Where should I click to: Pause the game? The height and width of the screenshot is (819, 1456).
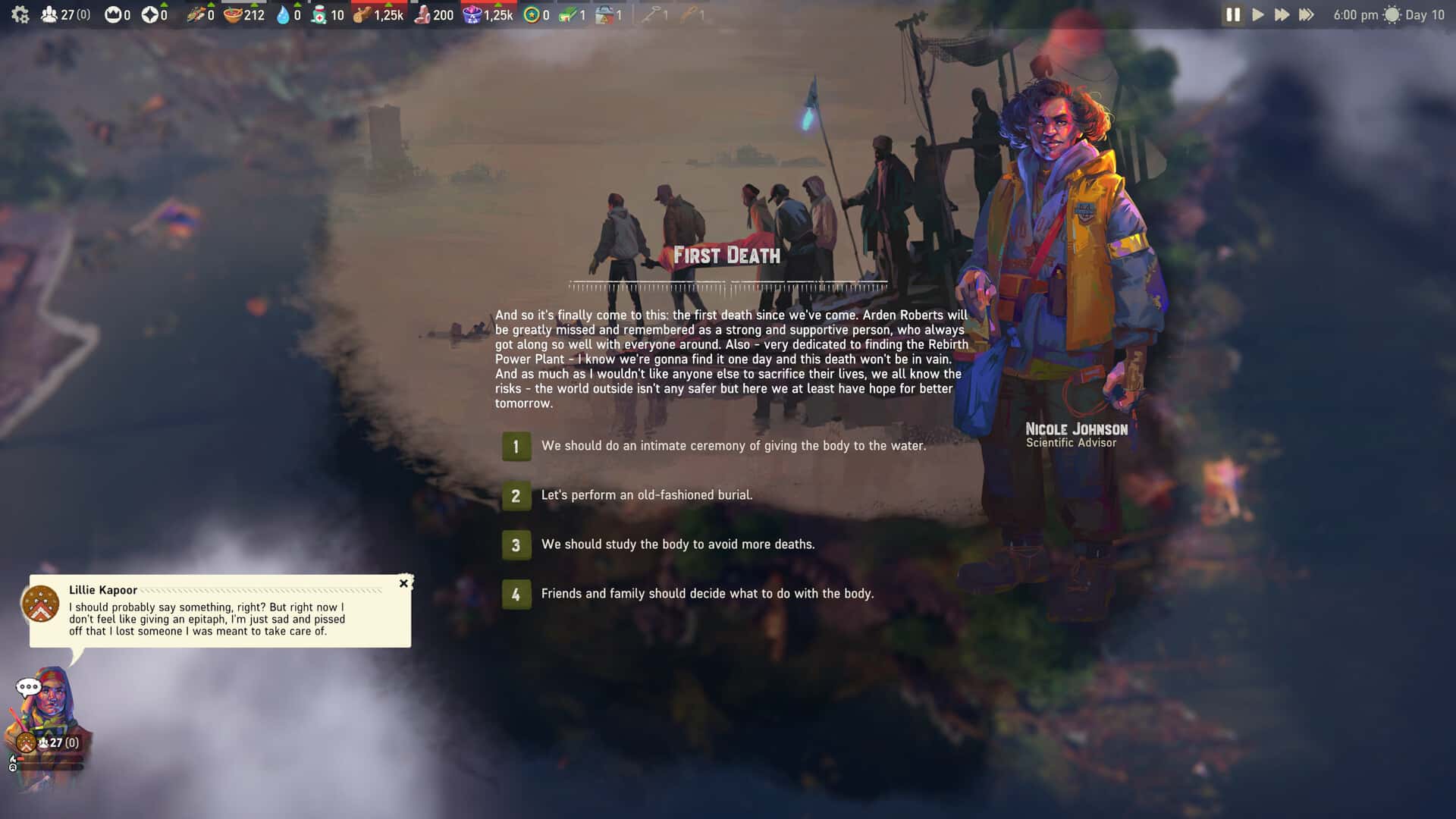(x=1233, y=14)
